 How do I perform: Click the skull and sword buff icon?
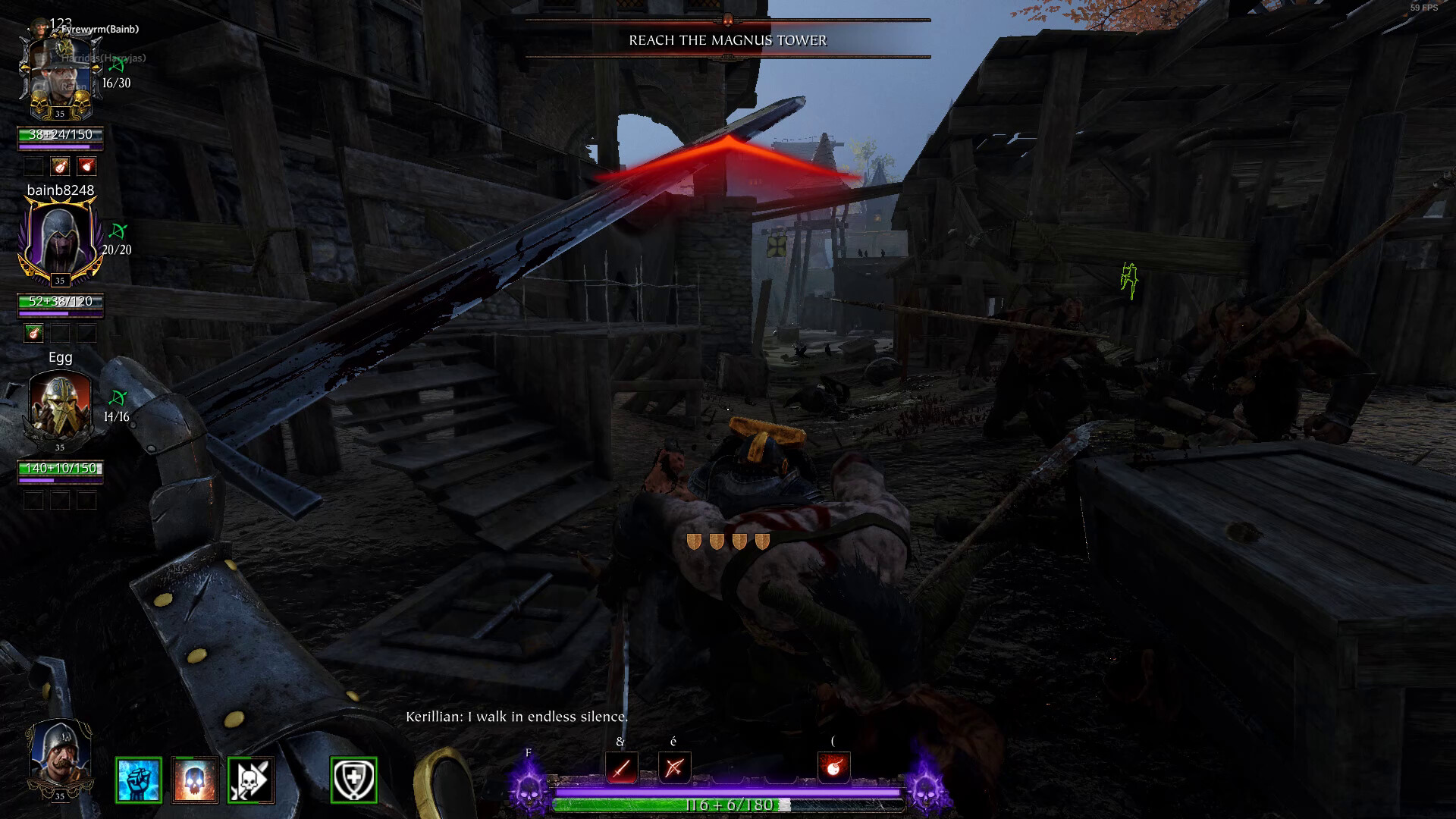pos(251,780)
